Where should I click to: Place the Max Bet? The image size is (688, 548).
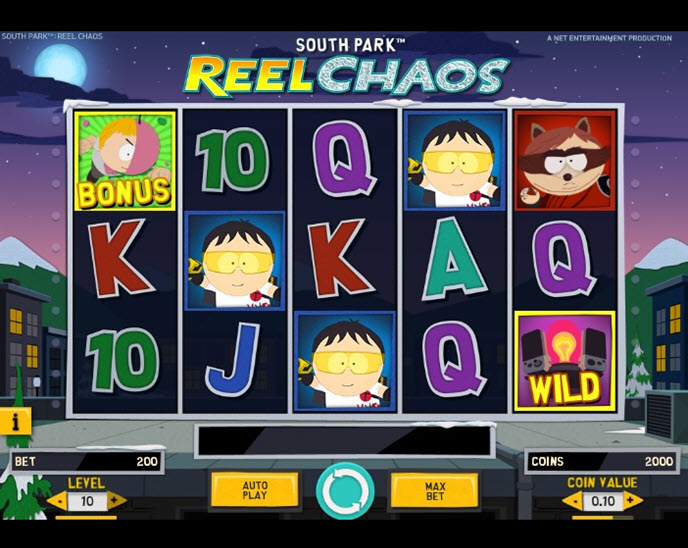point(434,490)
